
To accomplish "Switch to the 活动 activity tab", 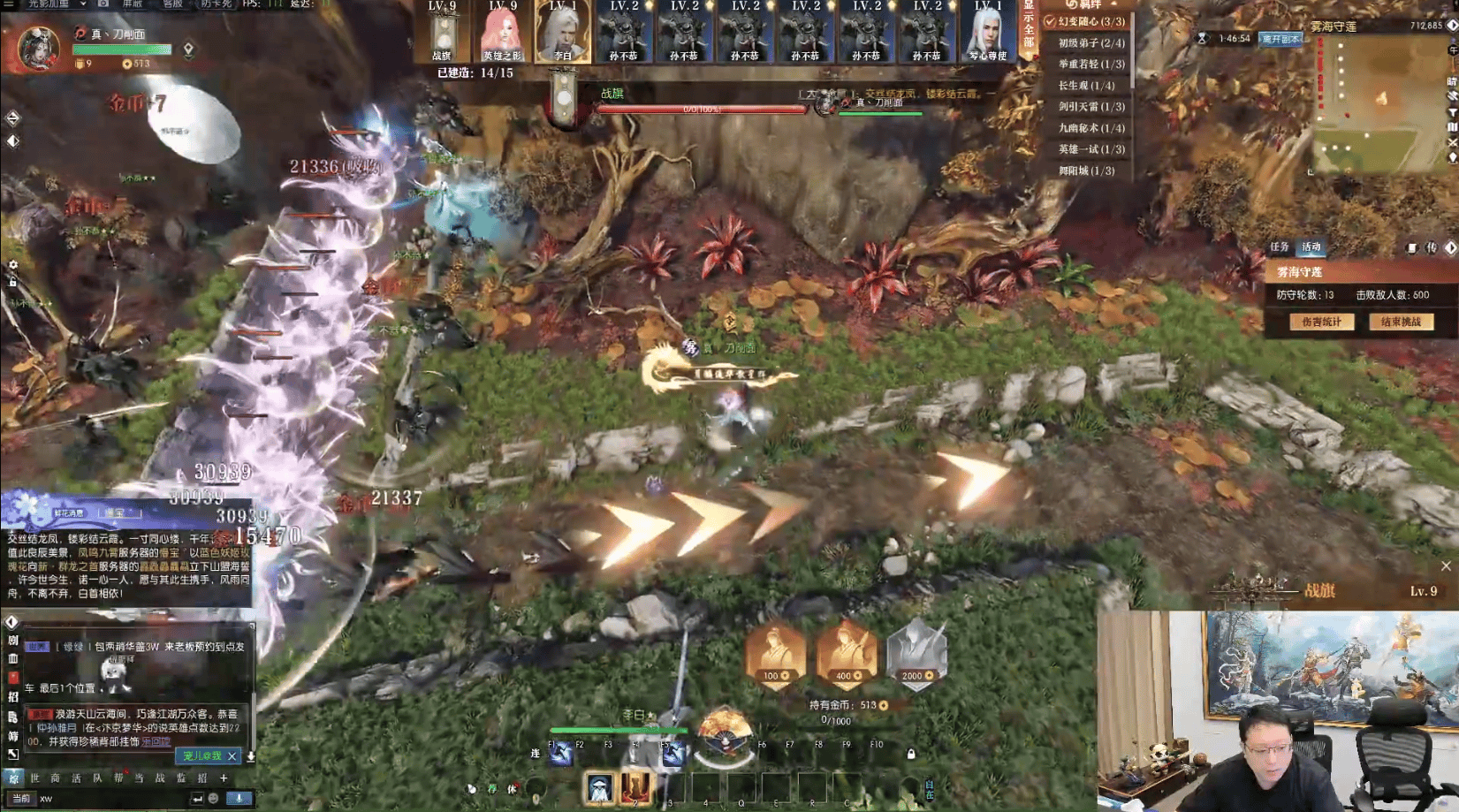I will 1311,247.
